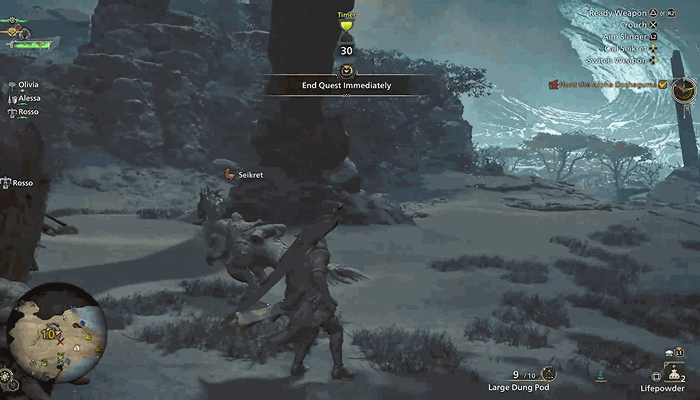Select End Quest Immediately option
The width and height of the screenshot is (700, 400).
click(x=346, y=85)
